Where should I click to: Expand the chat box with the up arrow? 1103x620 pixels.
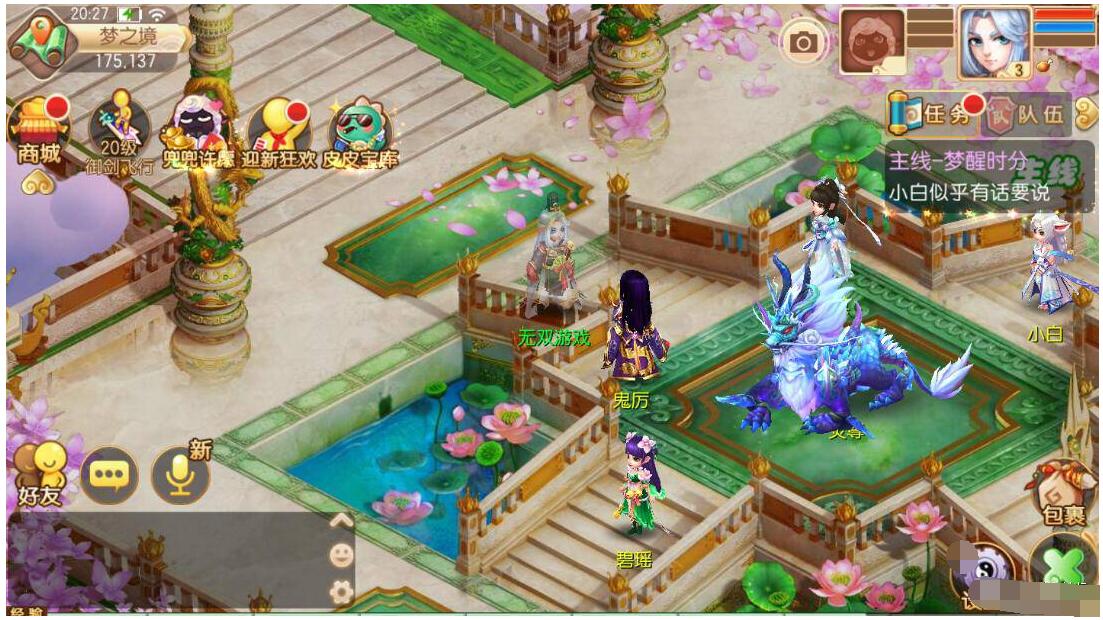pyautogui.click(x=341, y=521)
